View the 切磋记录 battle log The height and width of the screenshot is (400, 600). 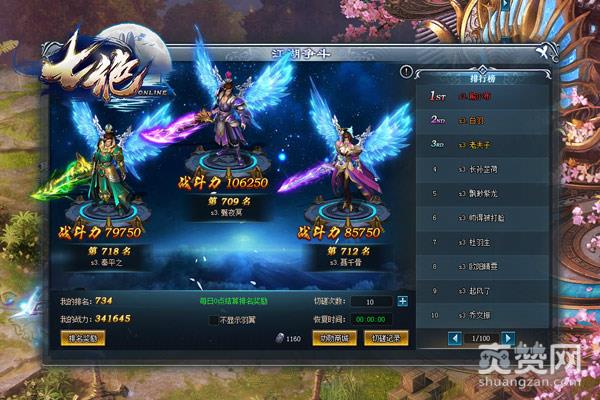pyautogui.click(x=385, y=338)
